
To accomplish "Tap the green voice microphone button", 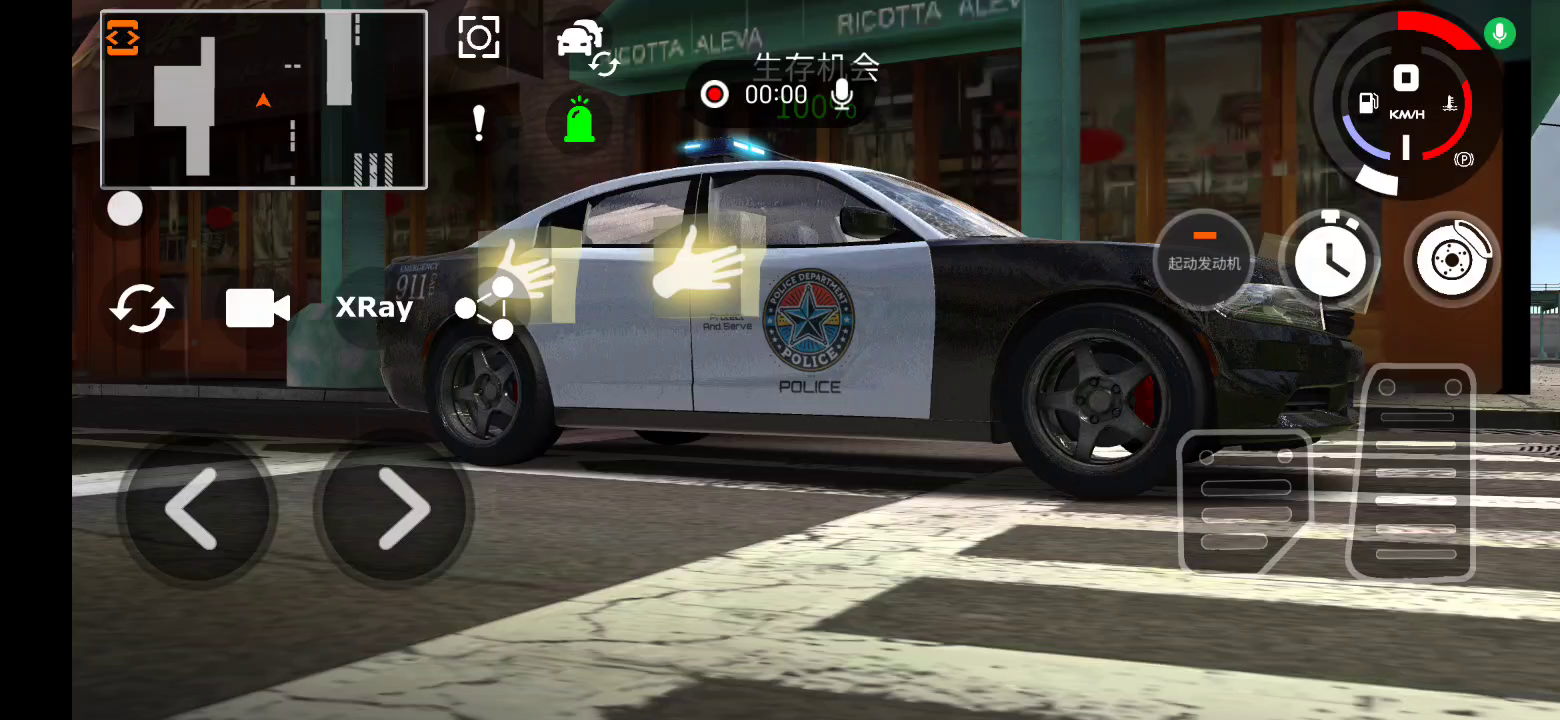I will (x=1498, y=33).
